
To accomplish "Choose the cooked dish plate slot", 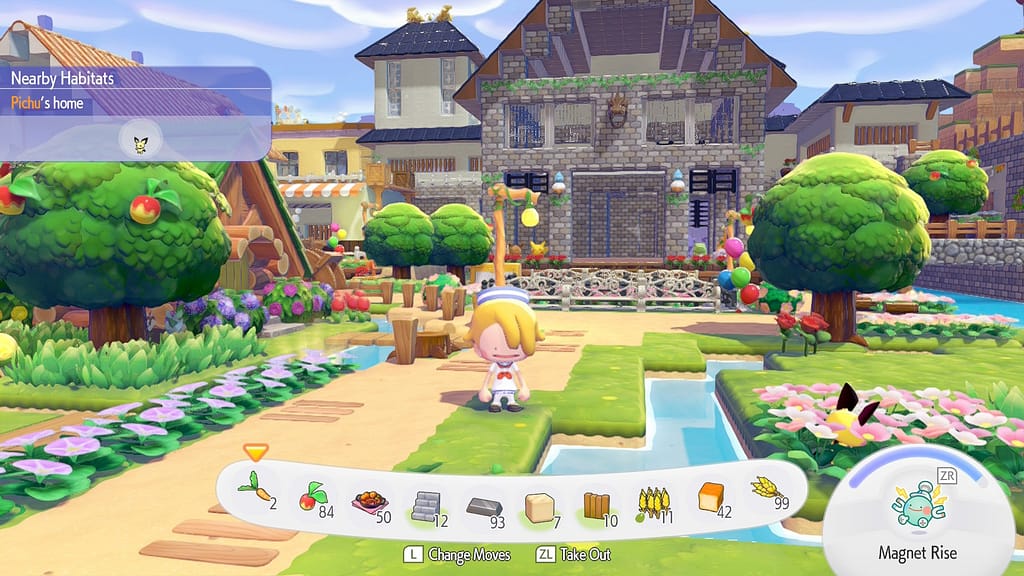I will 367,500.
